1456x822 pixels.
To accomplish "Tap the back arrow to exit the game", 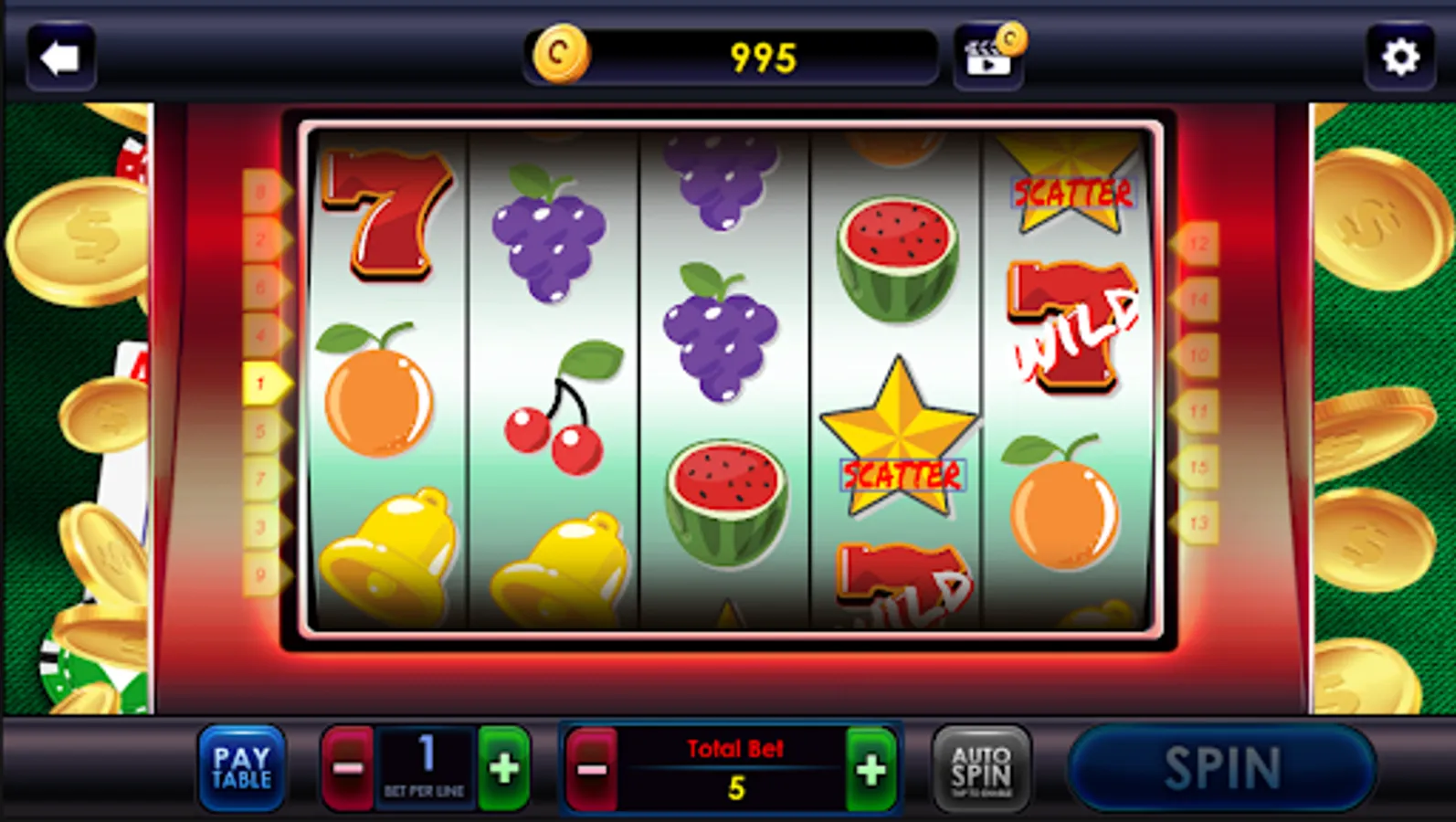I will [x=60, y=57].
